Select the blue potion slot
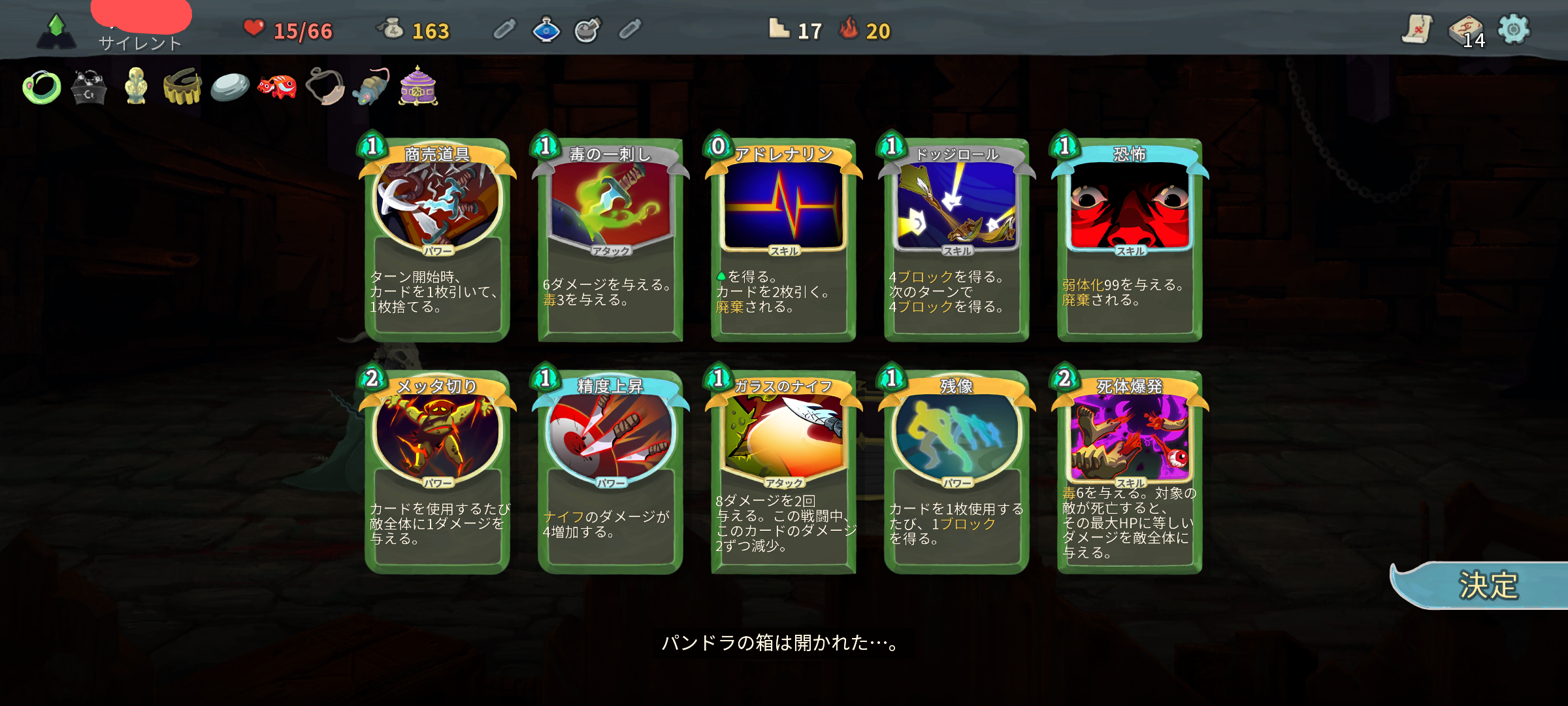The height and width of the screenshot is (706, 1568). click(x=546, y=29)
